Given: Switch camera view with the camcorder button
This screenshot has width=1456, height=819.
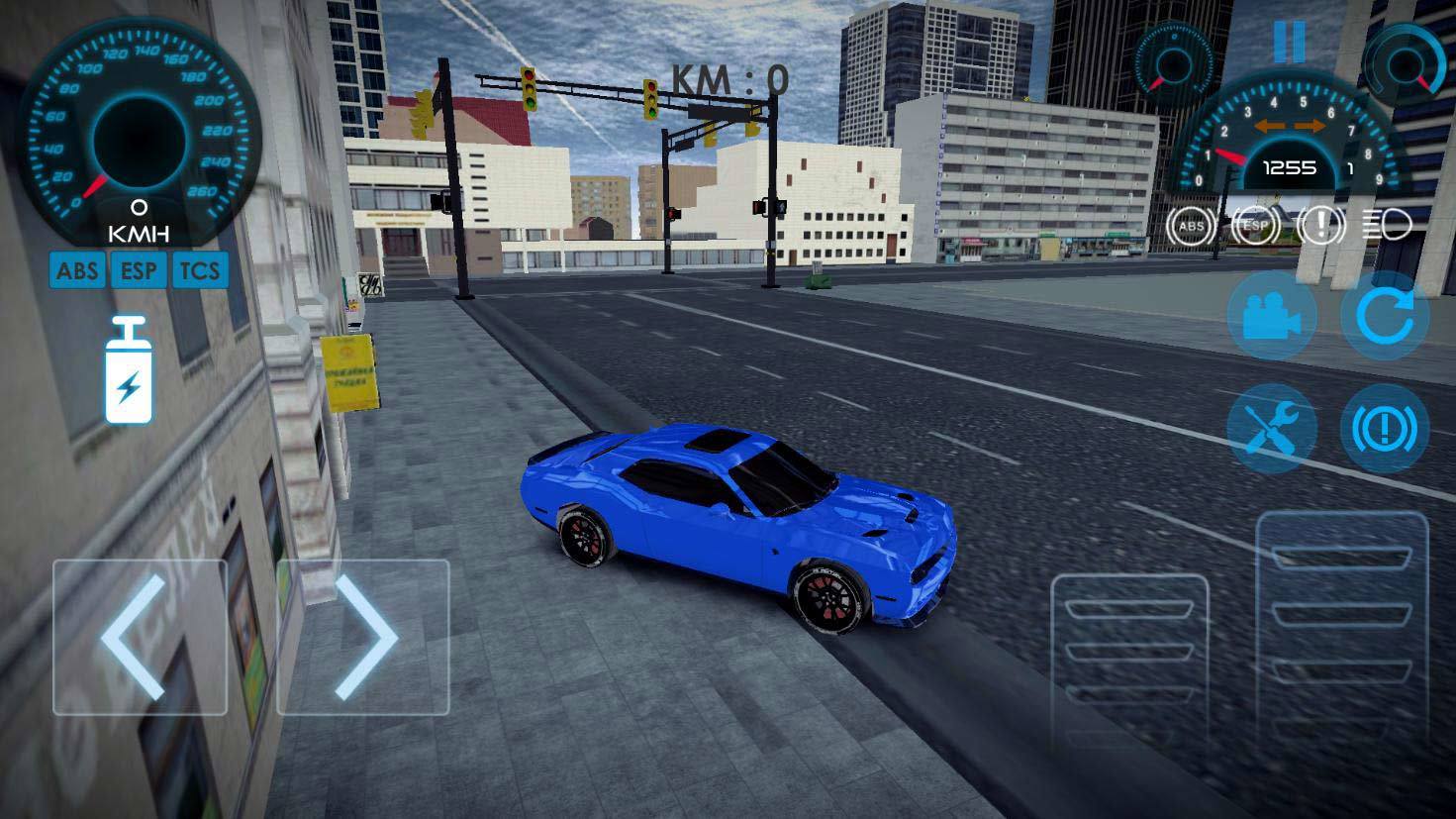Looking at the screenshot, I should 1272,317.
